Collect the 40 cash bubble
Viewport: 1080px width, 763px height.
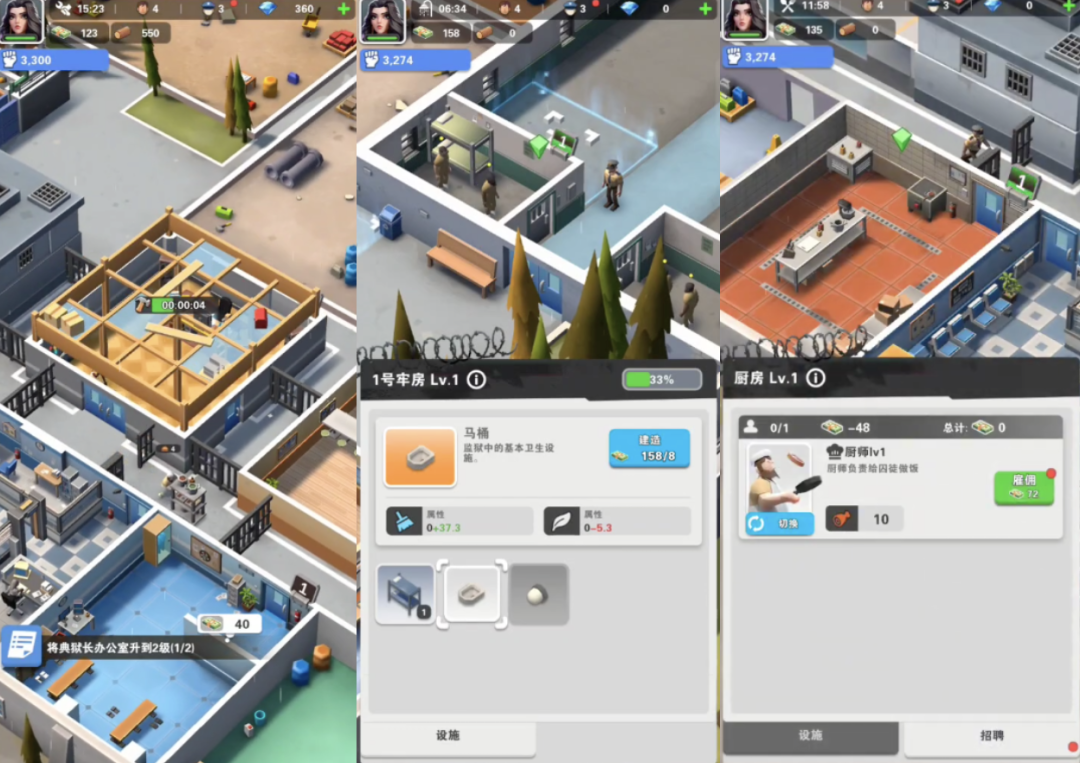[229, 624]
